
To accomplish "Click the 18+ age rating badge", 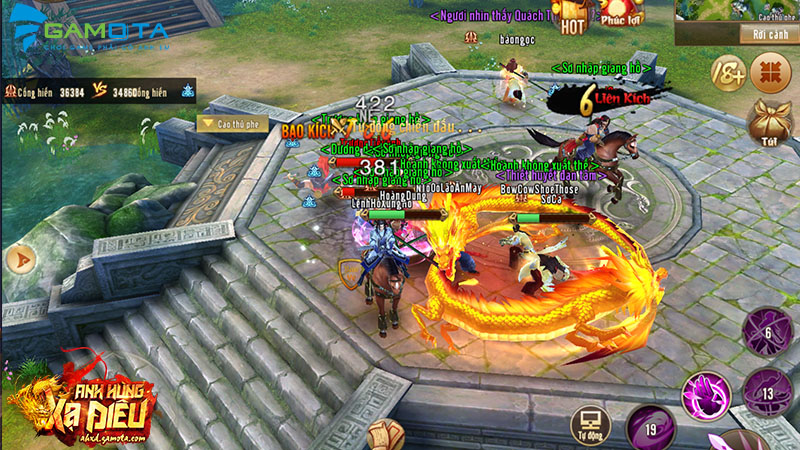I will coord(728,74).
